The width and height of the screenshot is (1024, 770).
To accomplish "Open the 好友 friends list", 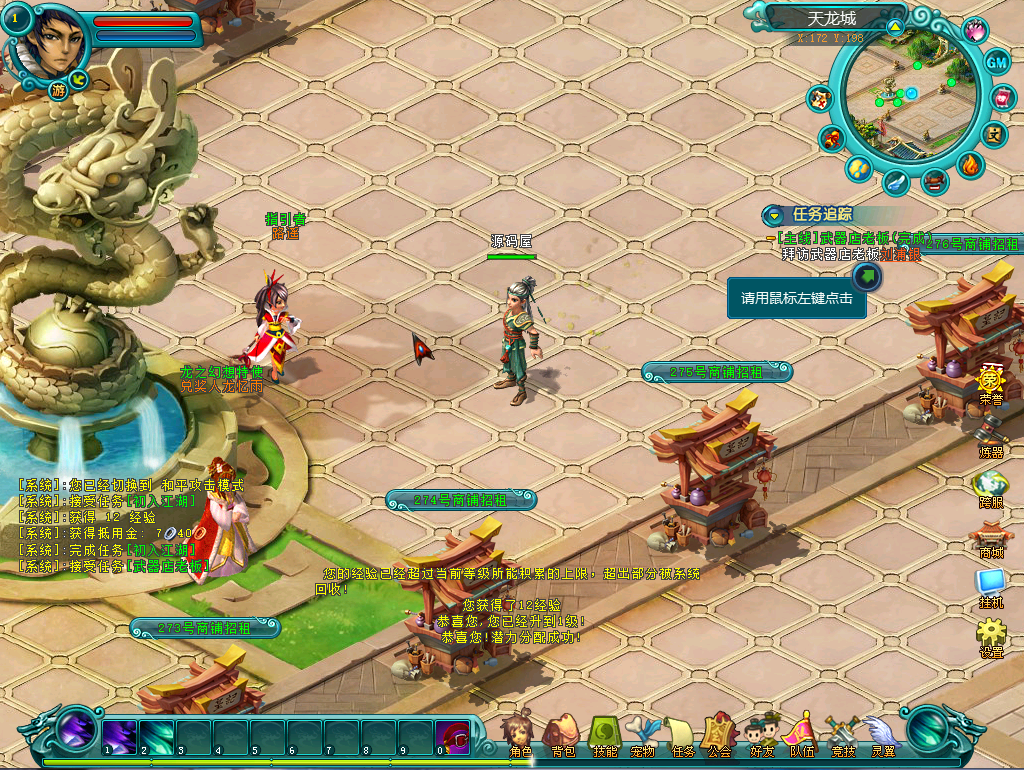I will (762, 735).
